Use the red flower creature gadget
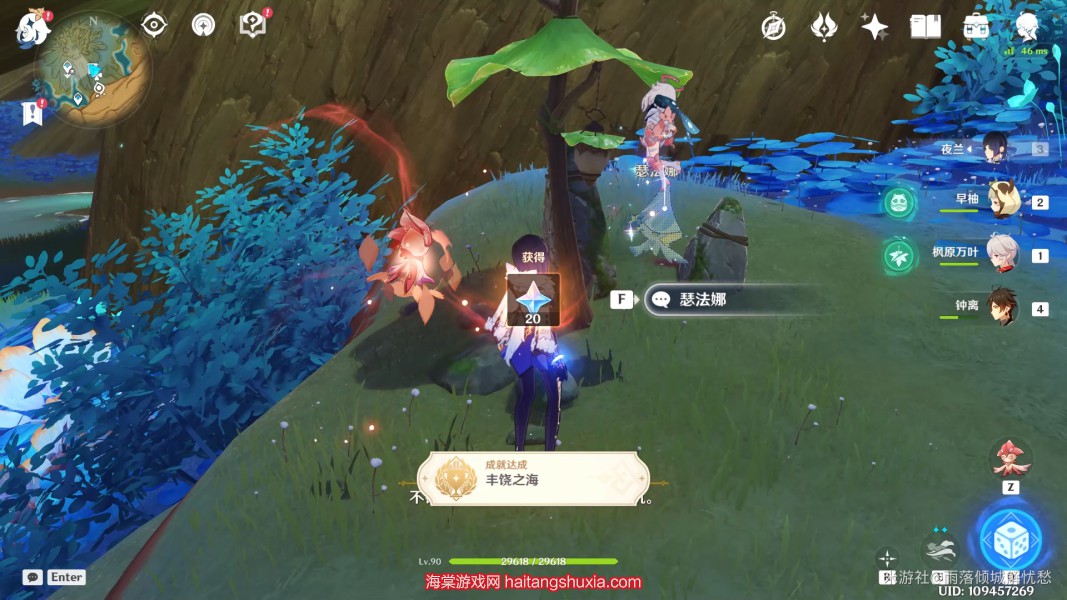The image size is (1067, 600). (1009, 458)
